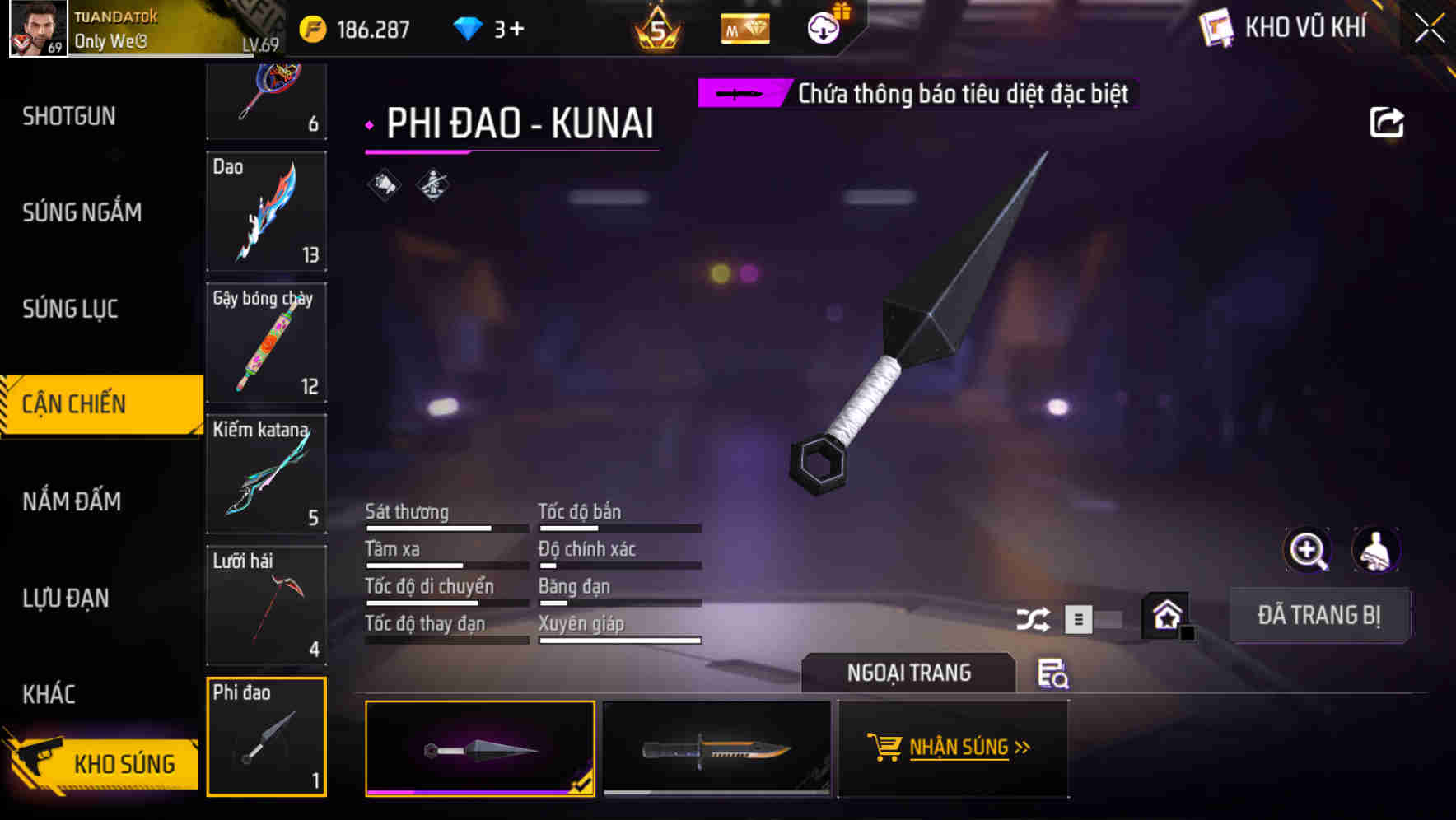Viewport: 1456px width, 820px height.
Task: Click the ĐÃ TRANG BỊ button
Action: pos(1319,615)
